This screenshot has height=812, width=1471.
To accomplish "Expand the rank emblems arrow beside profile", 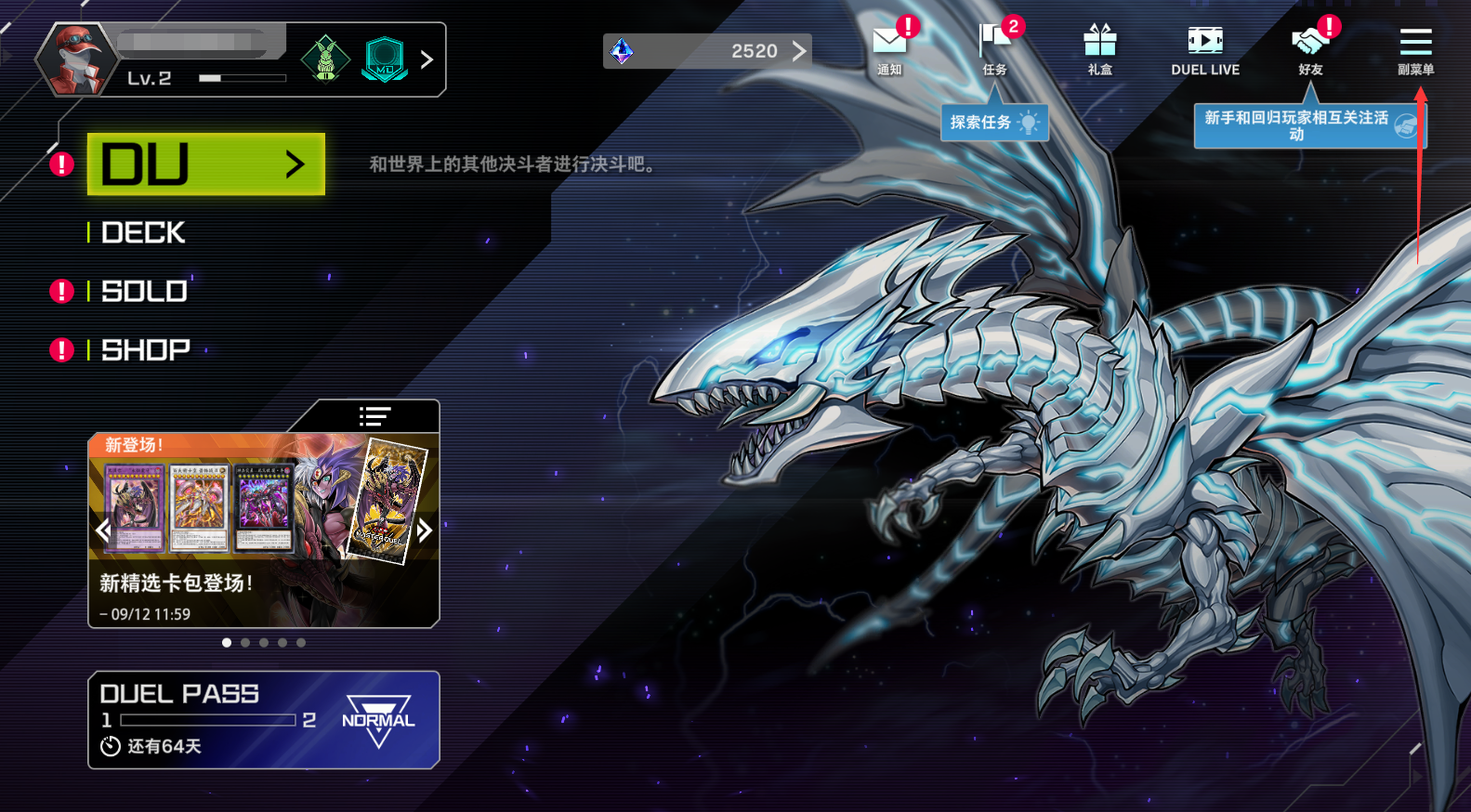I will 427,59.
